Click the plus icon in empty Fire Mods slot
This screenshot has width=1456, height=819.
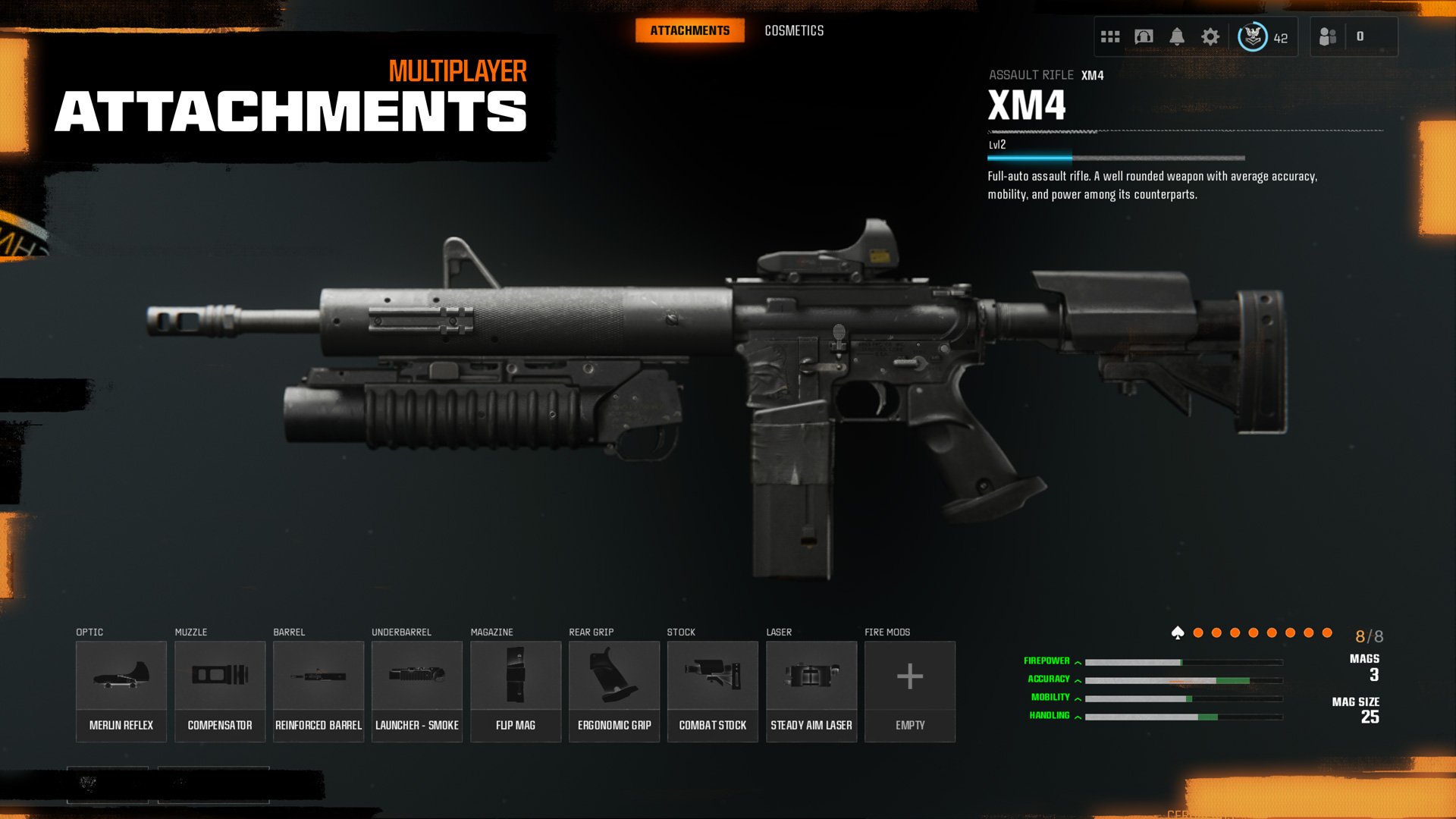click(909, 675)
